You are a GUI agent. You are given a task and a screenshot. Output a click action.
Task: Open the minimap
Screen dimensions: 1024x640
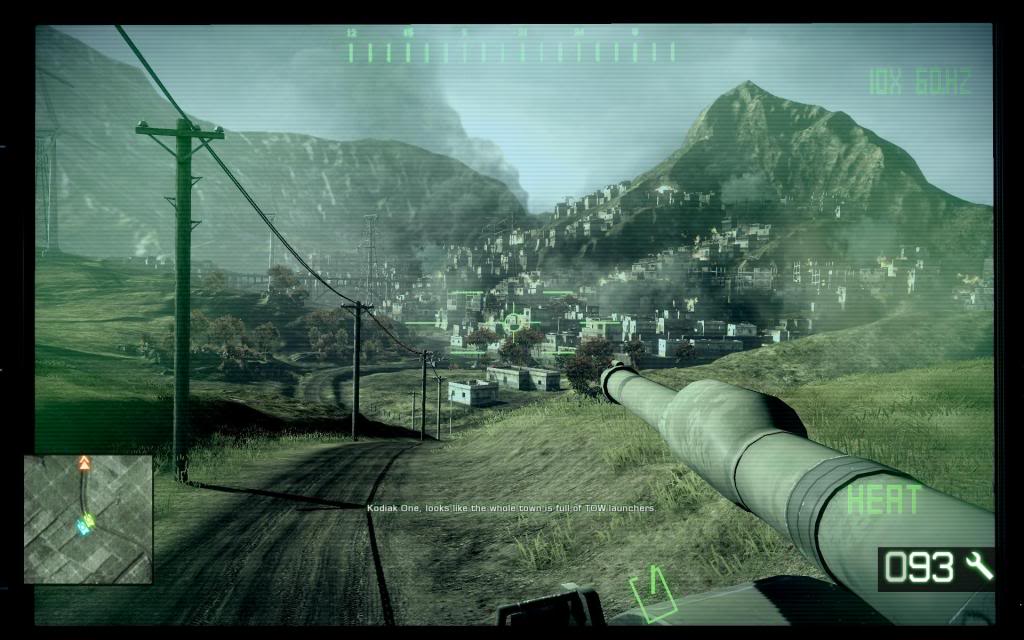coord(88,519)
